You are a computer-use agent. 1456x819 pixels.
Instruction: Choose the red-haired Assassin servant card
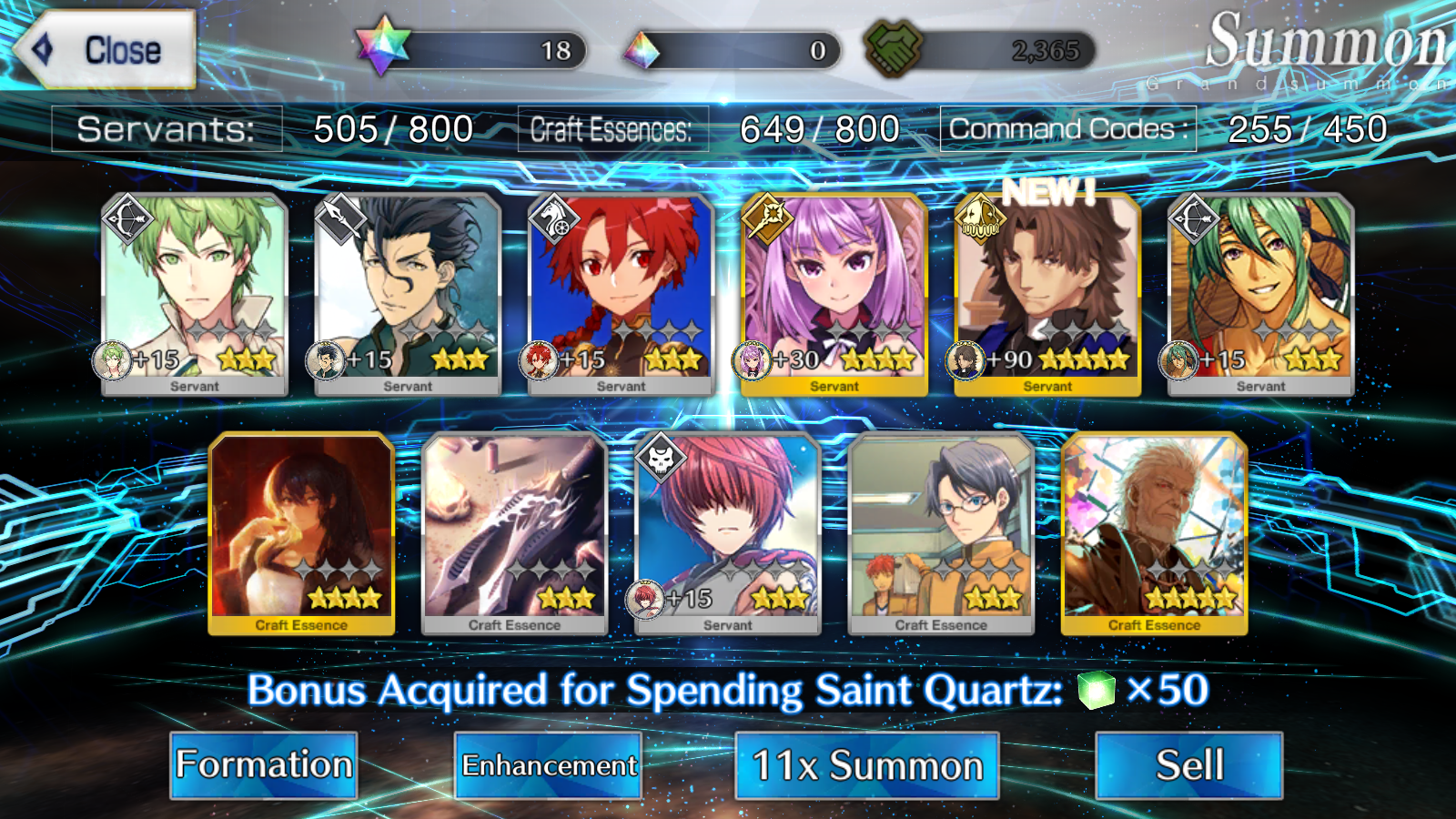coord(728,532)
